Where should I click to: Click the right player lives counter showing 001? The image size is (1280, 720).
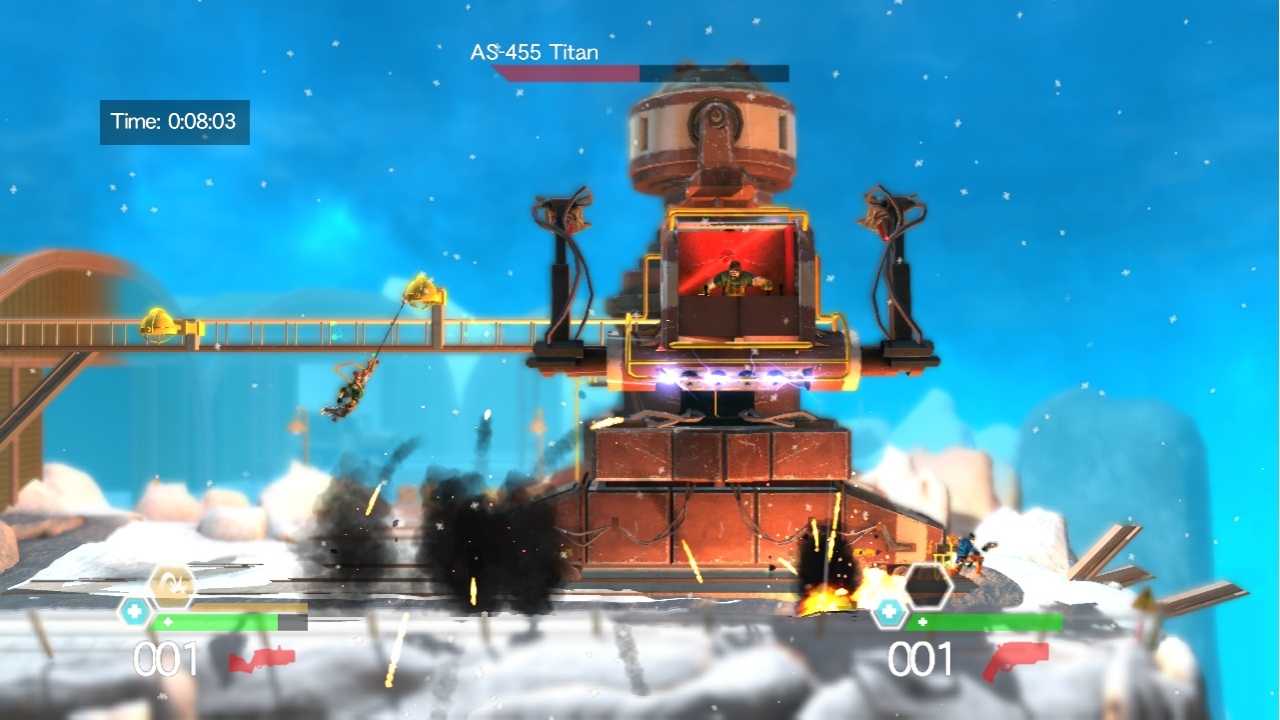(920, 657)
